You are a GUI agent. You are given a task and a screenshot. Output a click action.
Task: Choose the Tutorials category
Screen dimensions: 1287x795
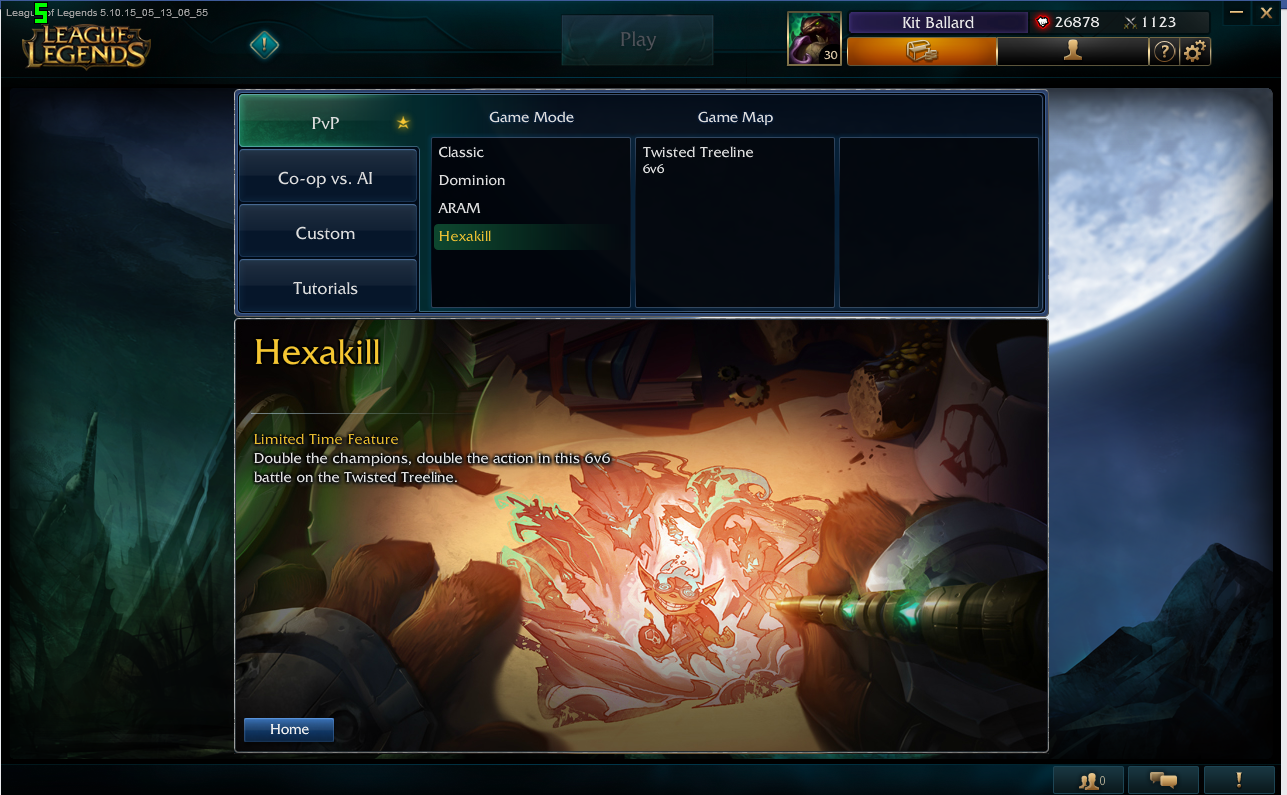(x=326, y=288)
